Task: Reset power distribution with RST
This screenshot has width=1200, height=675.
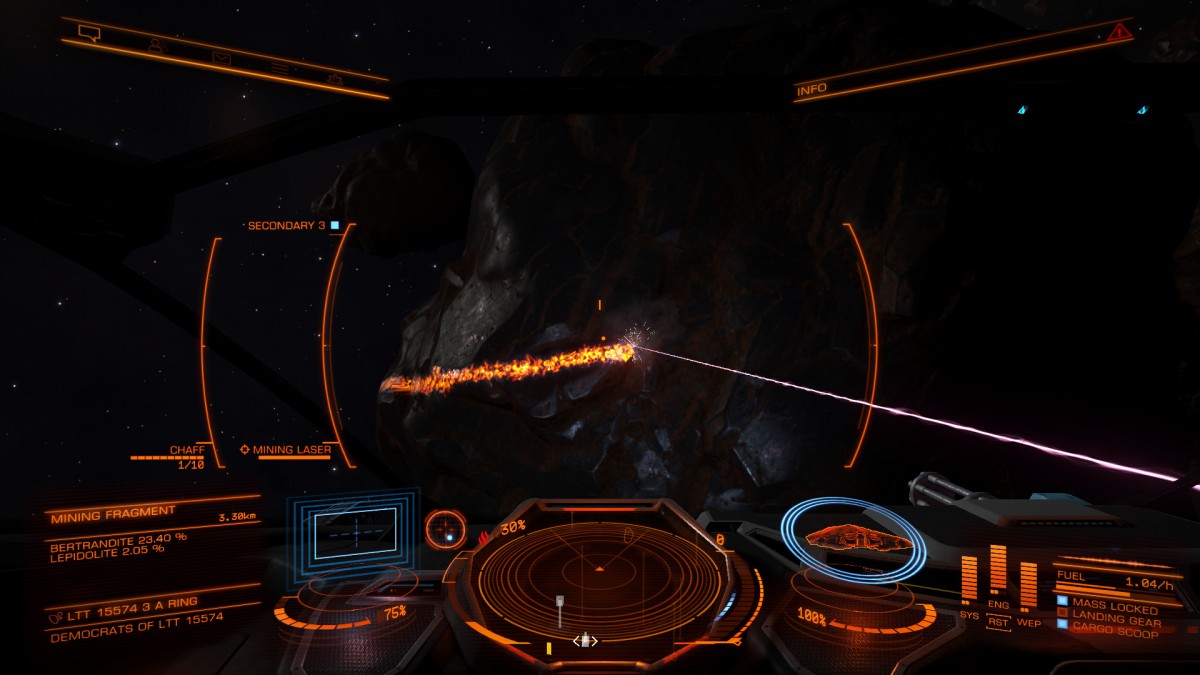Action: 998,622
